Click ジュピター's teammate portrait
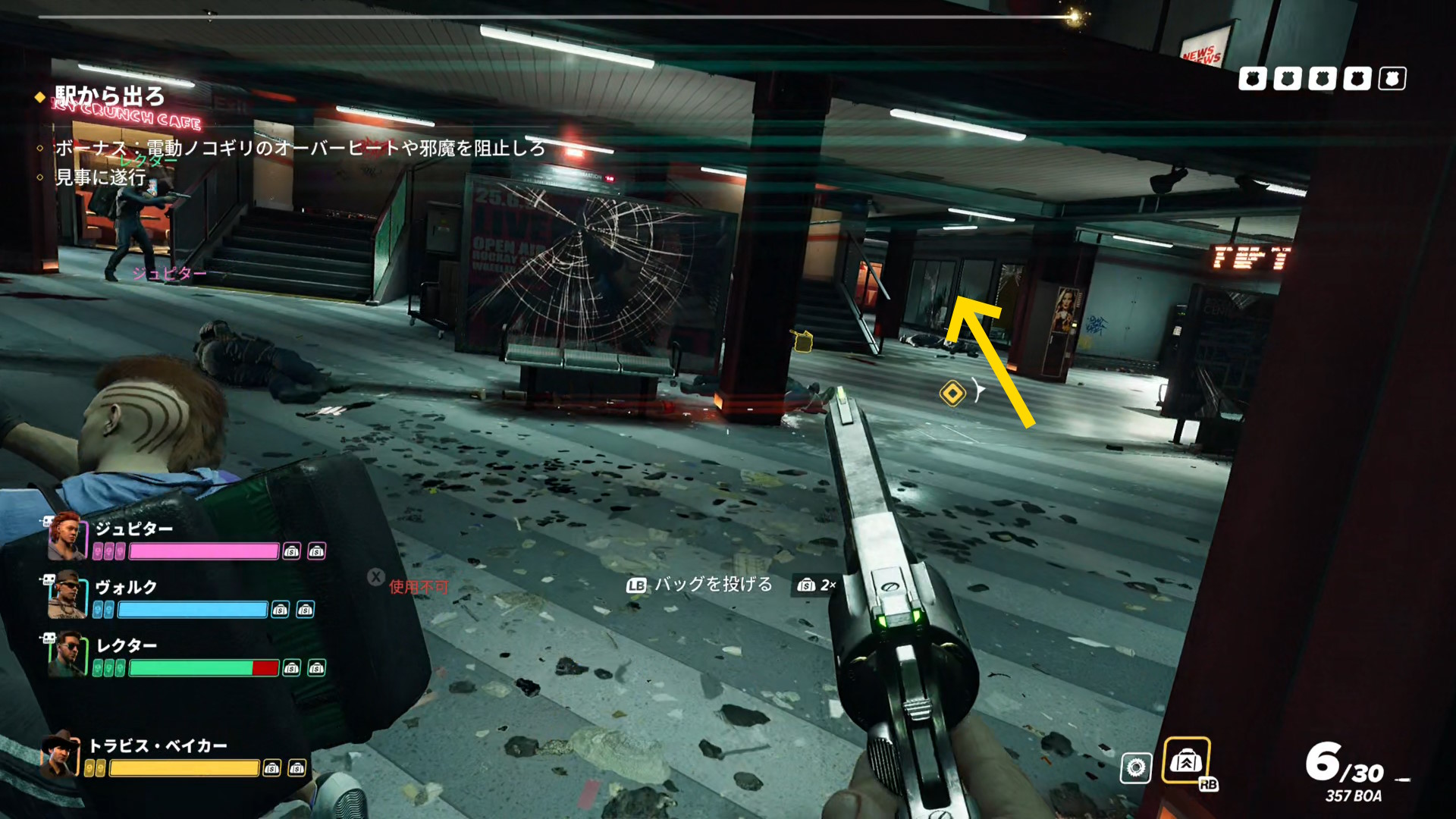 [66, 535]
